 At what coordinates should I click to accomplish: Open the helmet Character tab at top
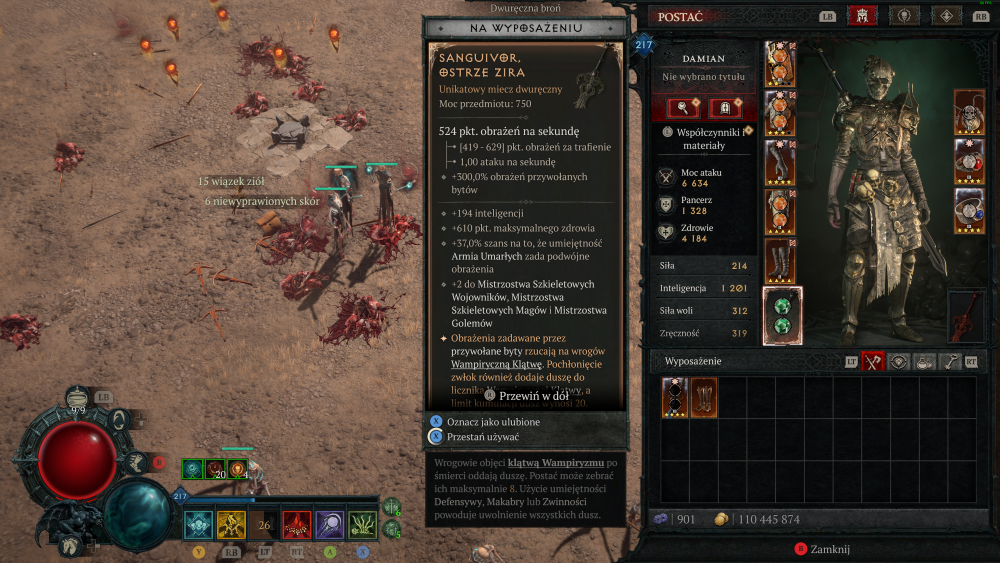[x=860, y=16]
